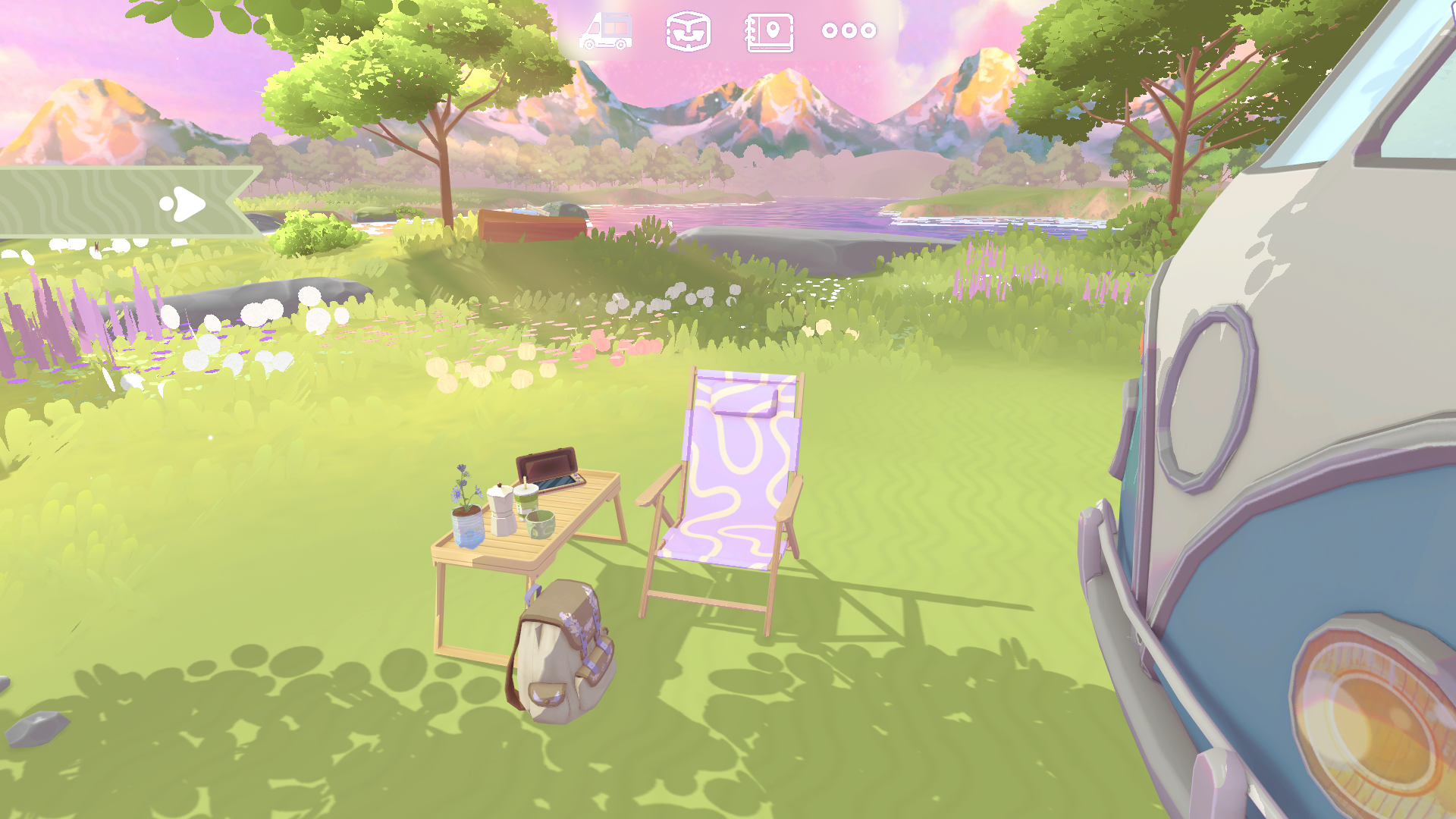Open the three-dot options menu

(x=849, y=32)
